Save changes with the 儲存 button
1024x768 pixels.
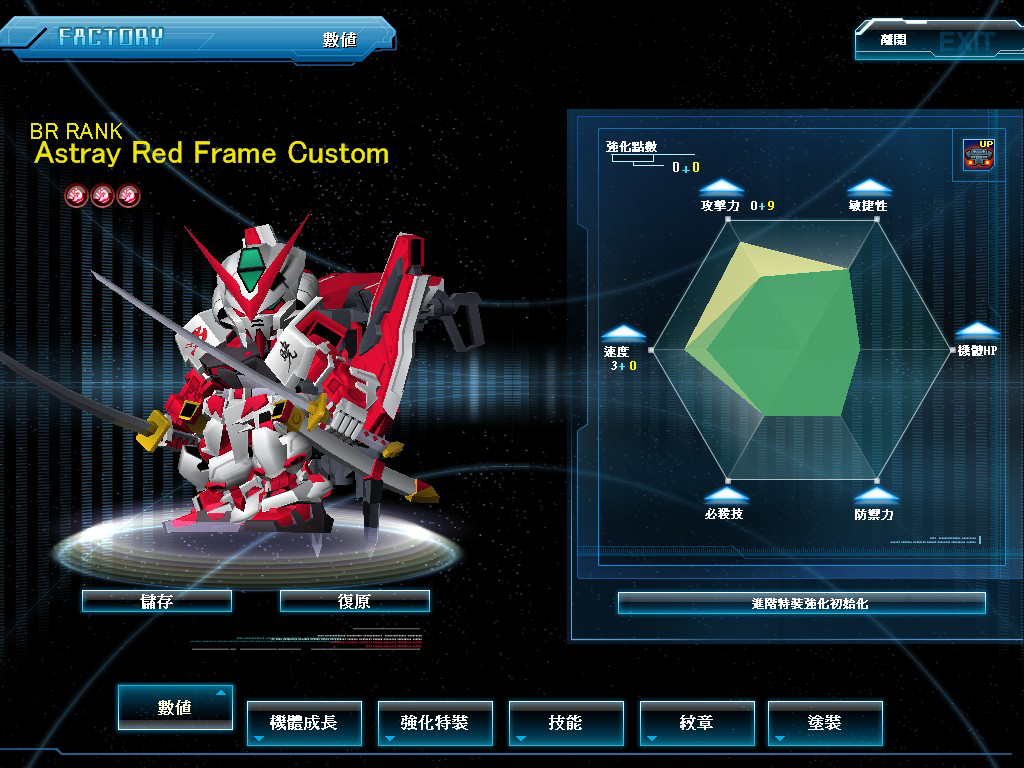(157, 601)
